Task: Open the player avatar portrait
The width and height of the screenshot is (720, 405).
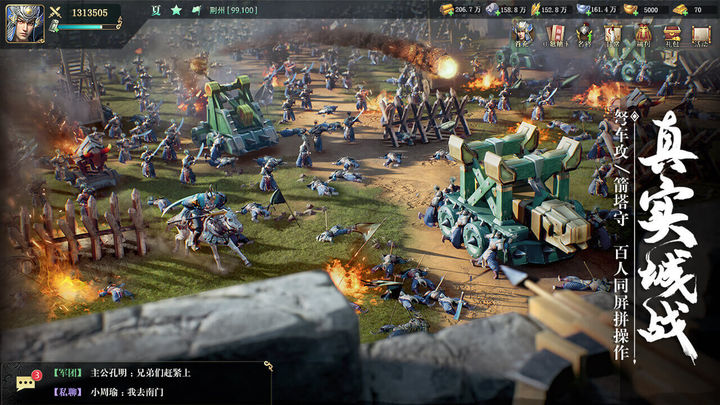Action: coord(20,20)
